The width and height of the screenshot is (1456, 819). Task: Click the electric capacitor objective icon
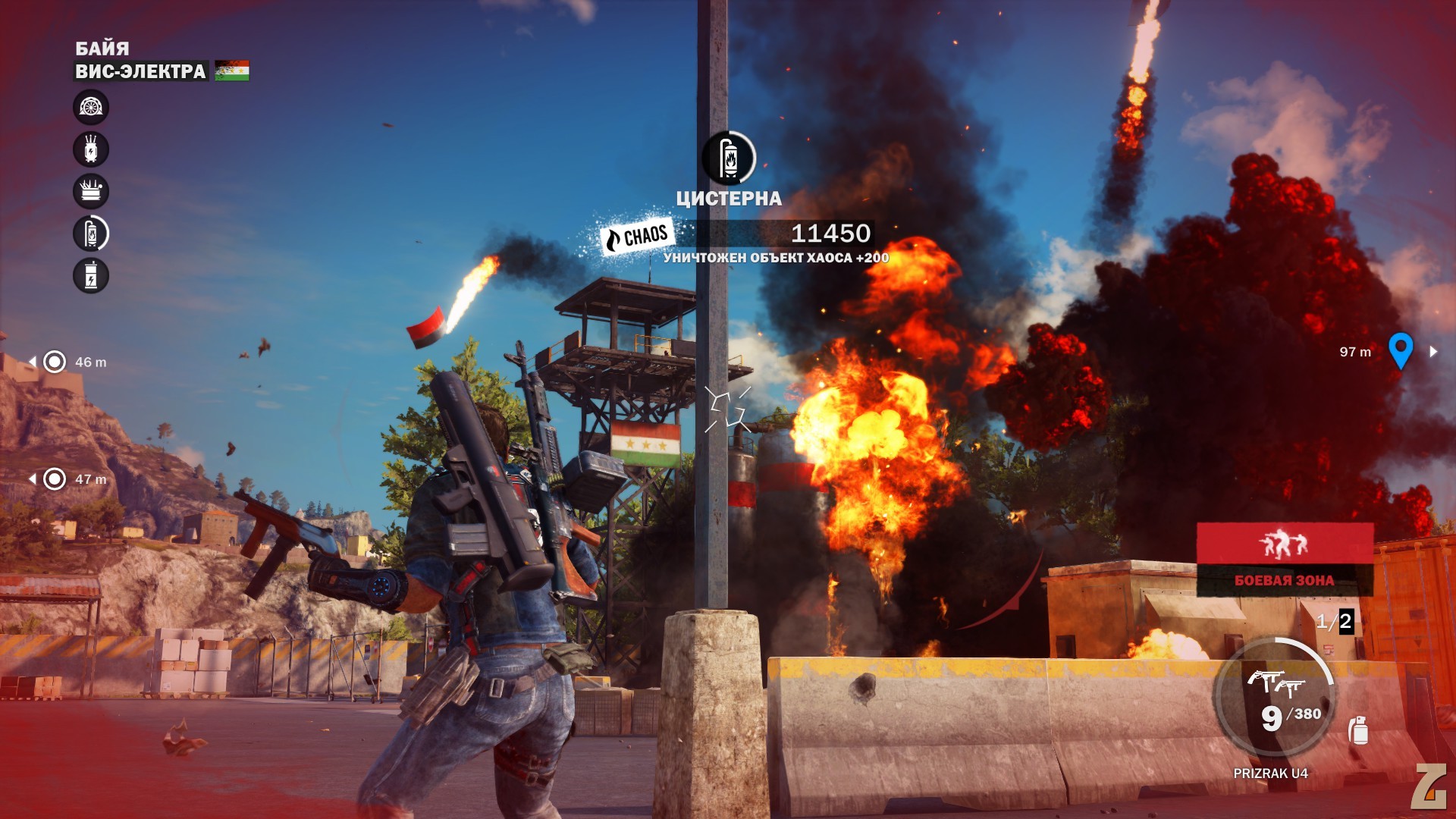[x=91, y=275]
